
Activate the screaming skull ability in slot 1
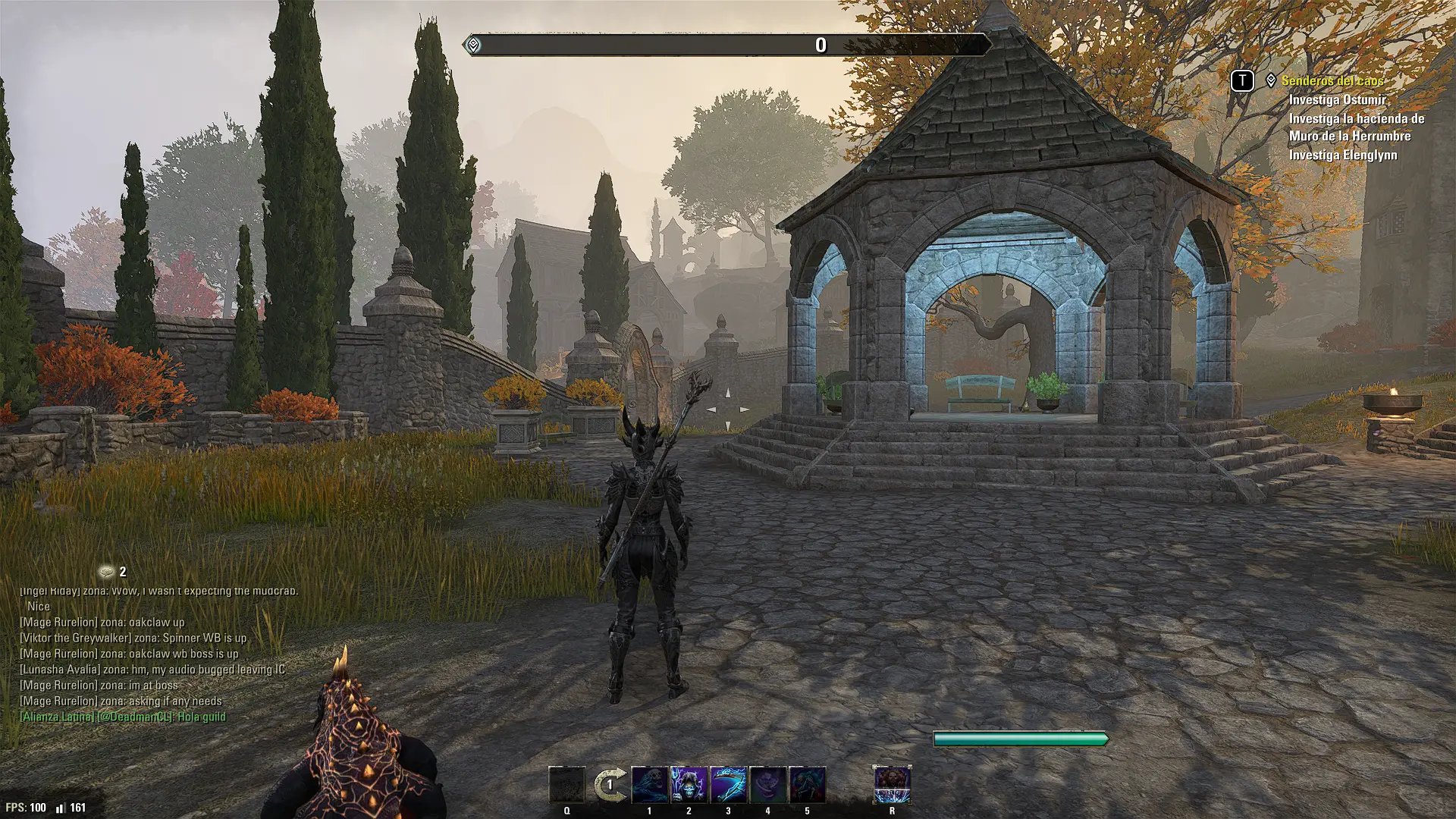click(x=650, y=785)
